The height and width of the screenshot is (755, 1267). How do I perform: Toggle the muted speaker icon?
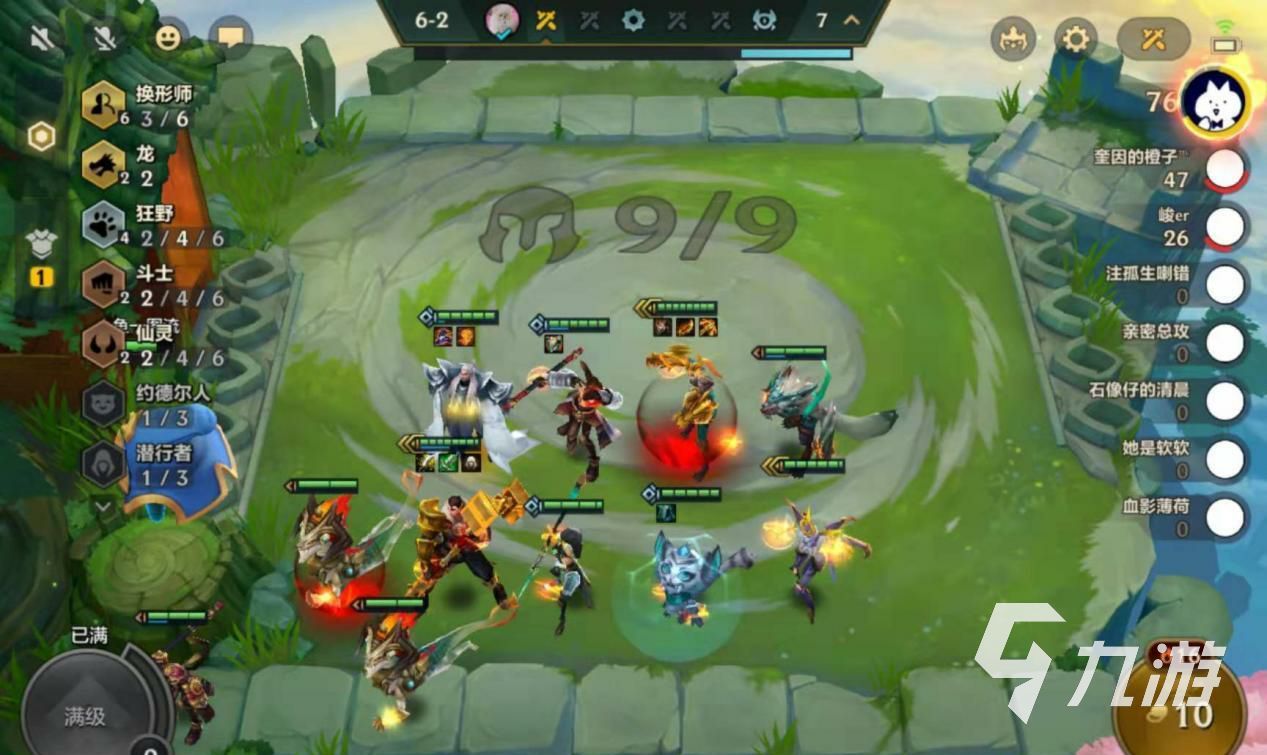(x=43, y=38)
